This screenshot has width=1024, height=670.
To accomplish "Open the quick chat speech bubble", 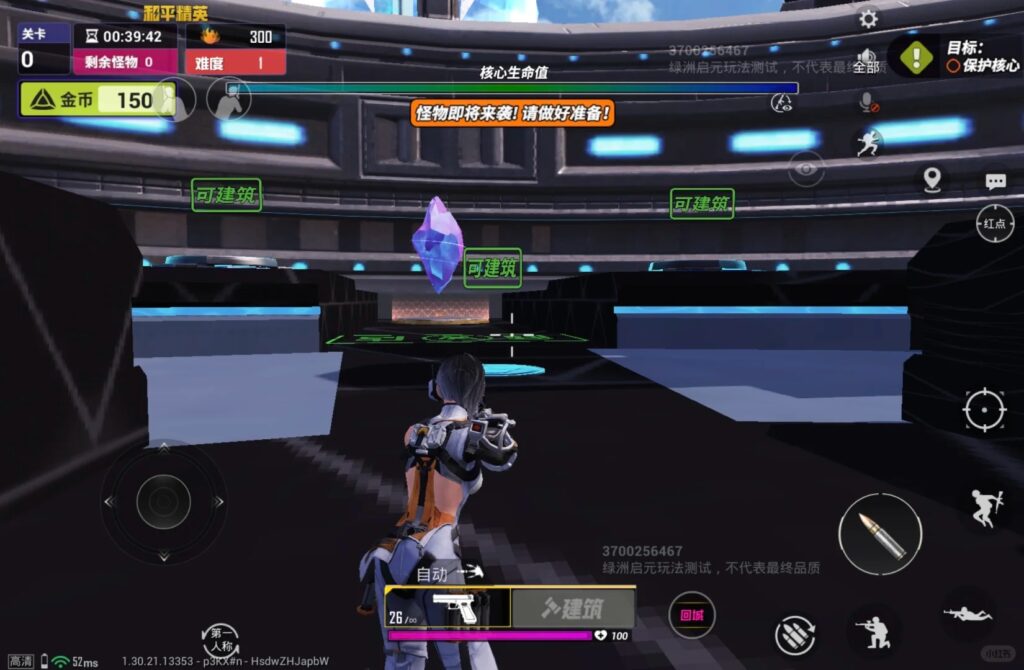I will pyautogui.click(x=995, y=181).
